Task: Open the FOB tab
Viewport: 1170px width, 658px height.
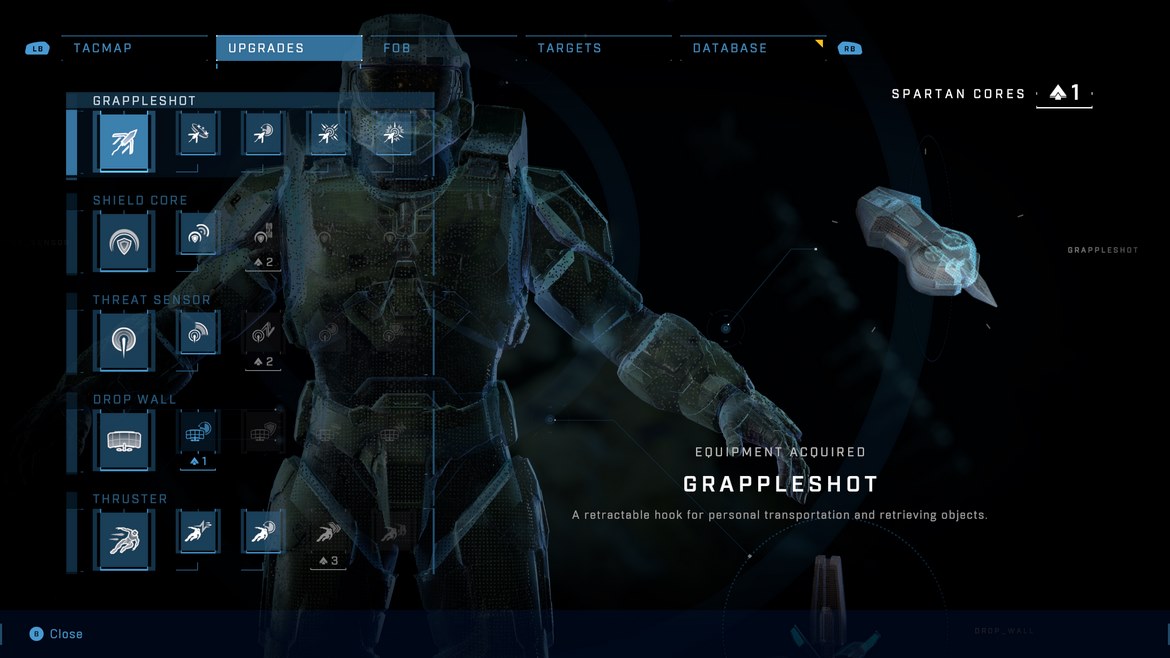Action: 397,48
